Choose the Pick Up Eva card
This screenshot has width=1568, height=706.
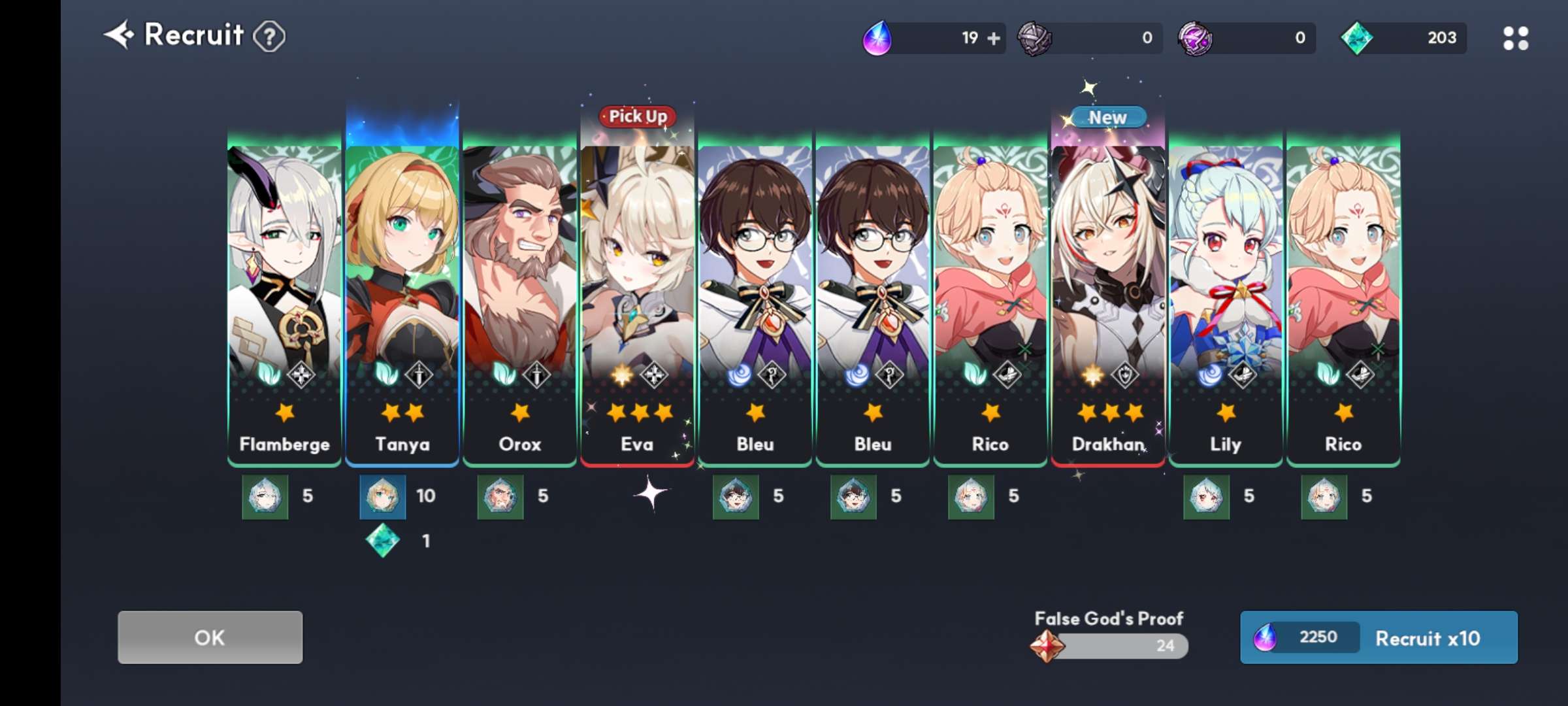tap(637, 301)
